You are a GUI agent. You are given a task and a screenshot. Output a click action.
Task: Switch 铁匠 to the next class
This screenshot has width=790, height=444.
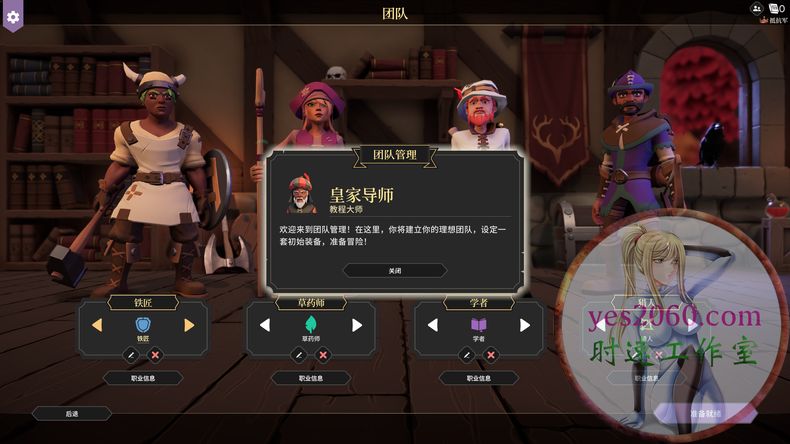tap(189, 325)
